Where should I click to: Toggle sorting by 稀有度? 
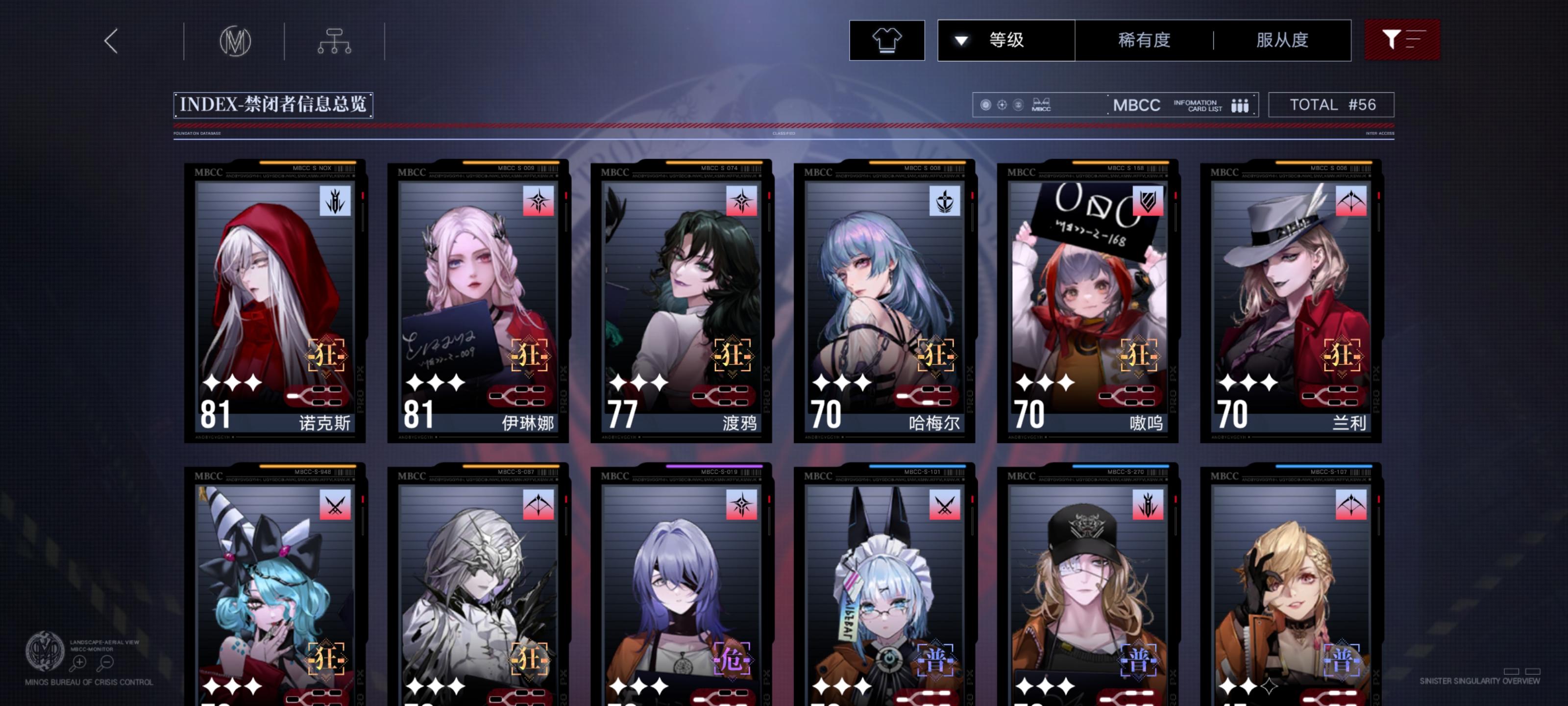tap(1144, 39)
